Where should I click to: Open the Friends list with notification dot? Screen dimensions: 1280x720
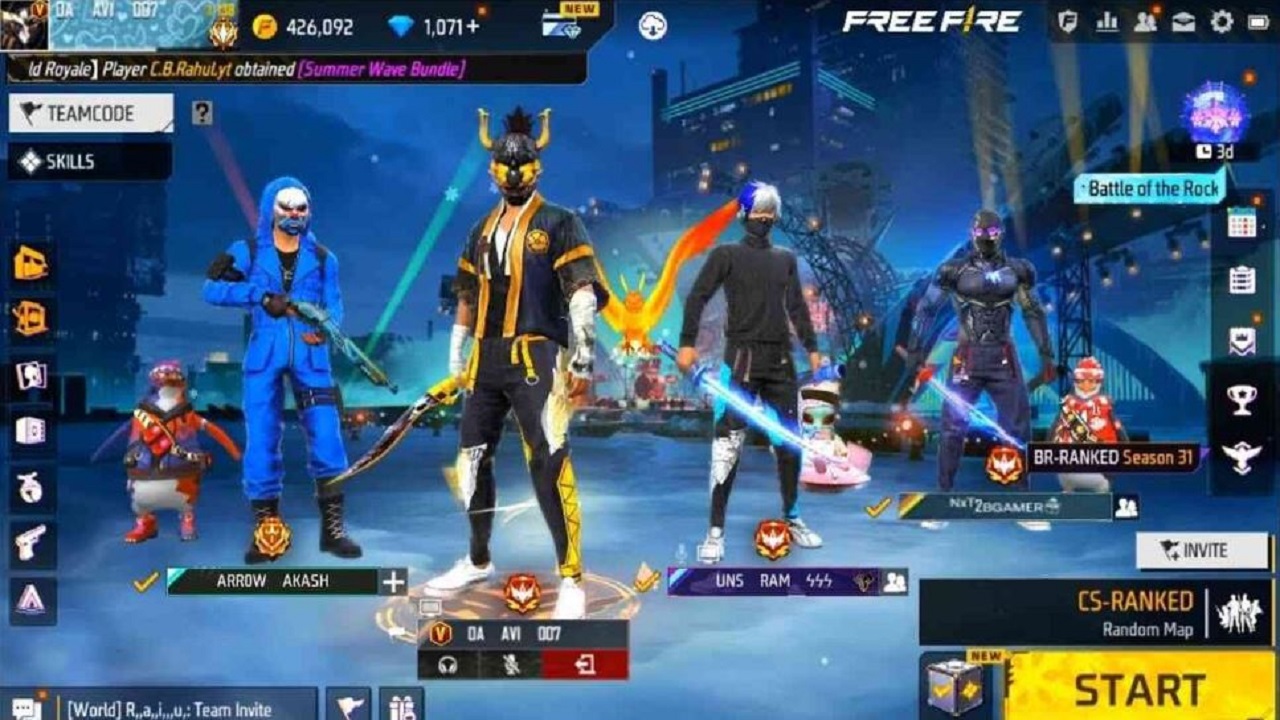click(1145, 22)
